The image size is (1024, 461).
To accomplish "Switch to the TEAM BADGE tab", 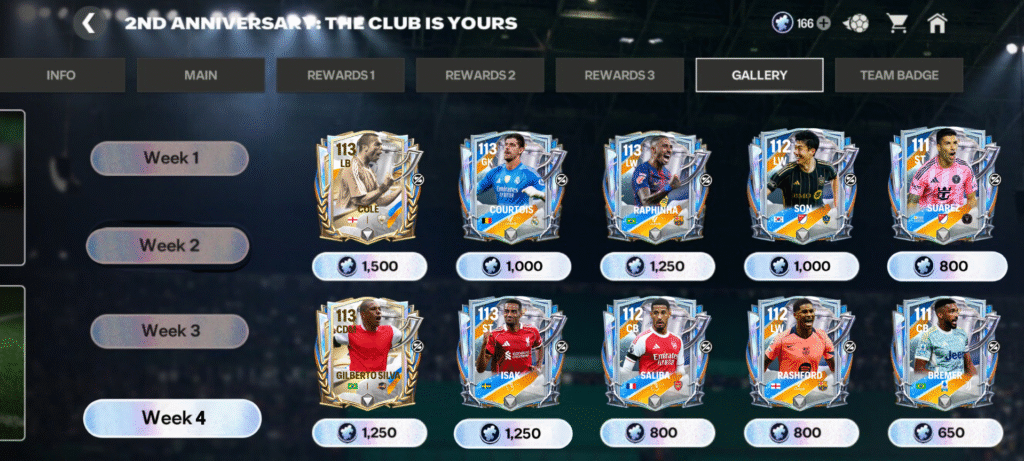I will click(899, 75).
